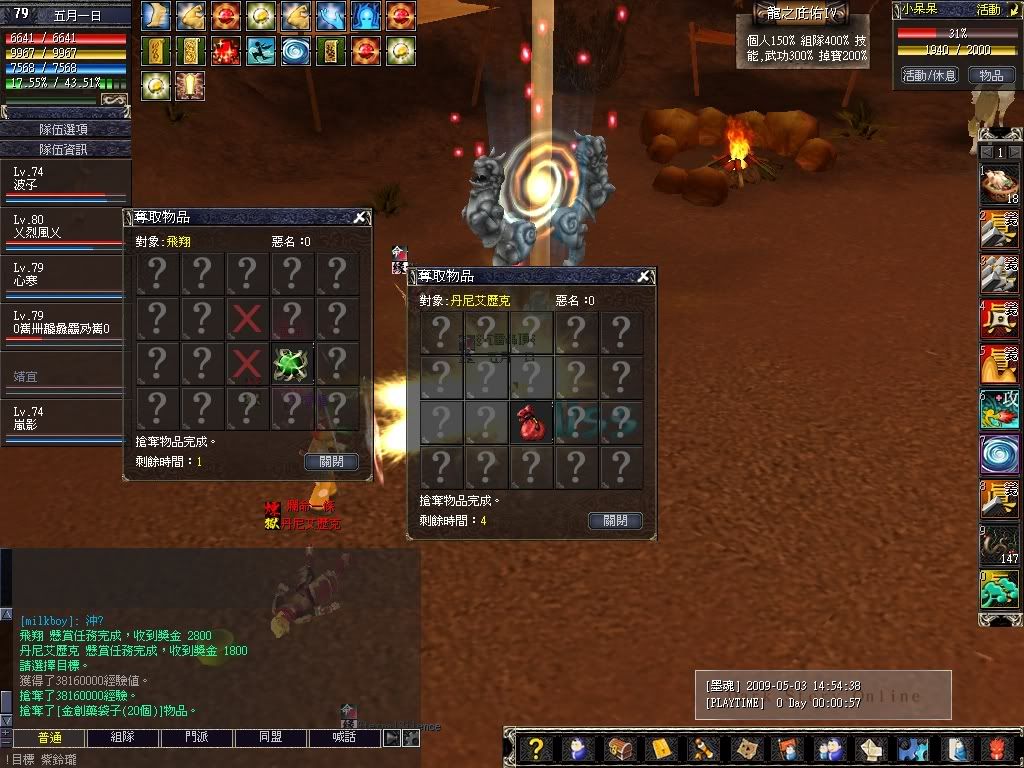Click 關閉 in the 丹尼艾歷克 loot window
The height and width of the screenshot is (768, 1024).
[x=615, y=521]
